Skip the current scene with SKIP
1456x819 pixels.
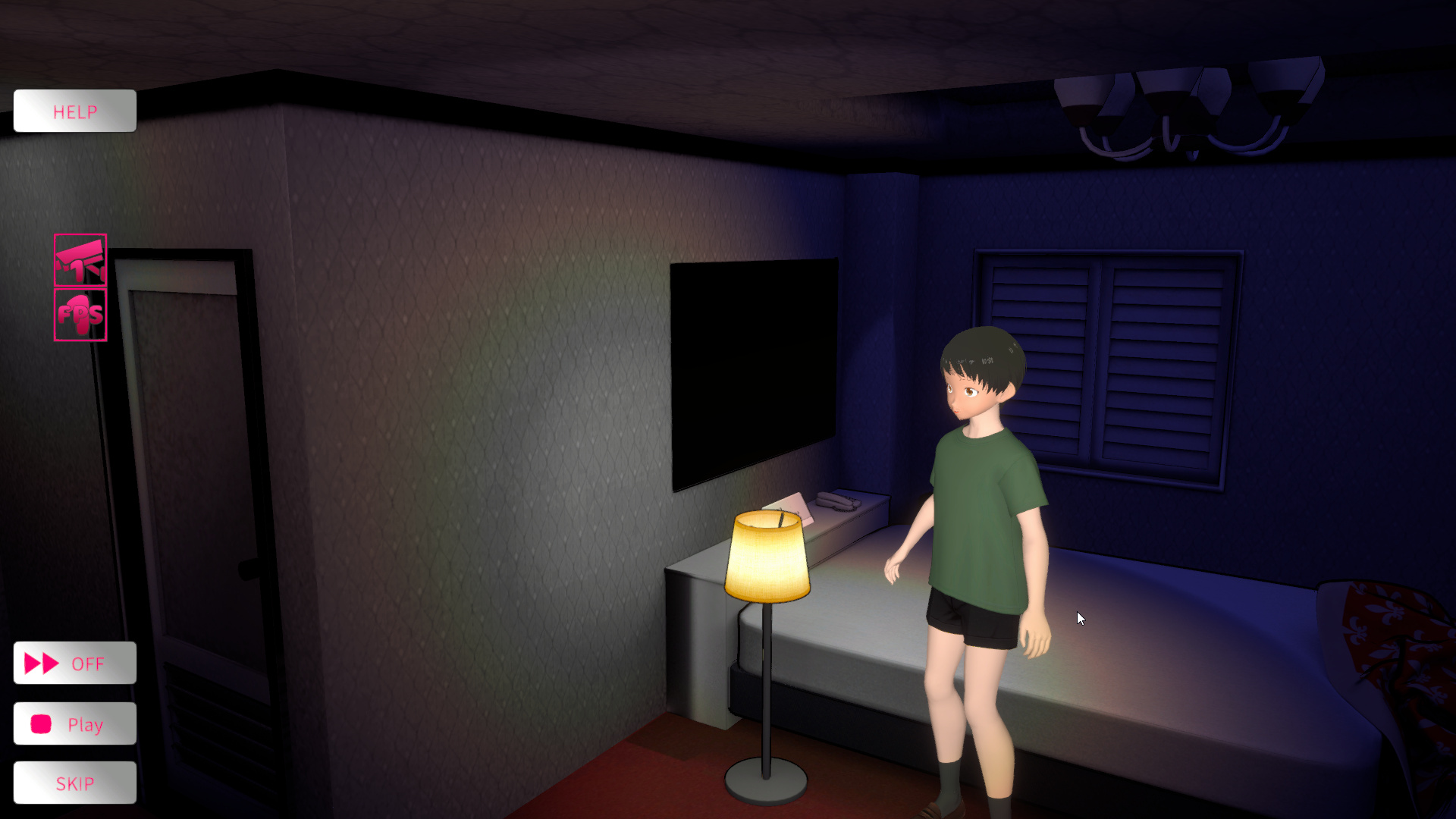click(74, 783)
